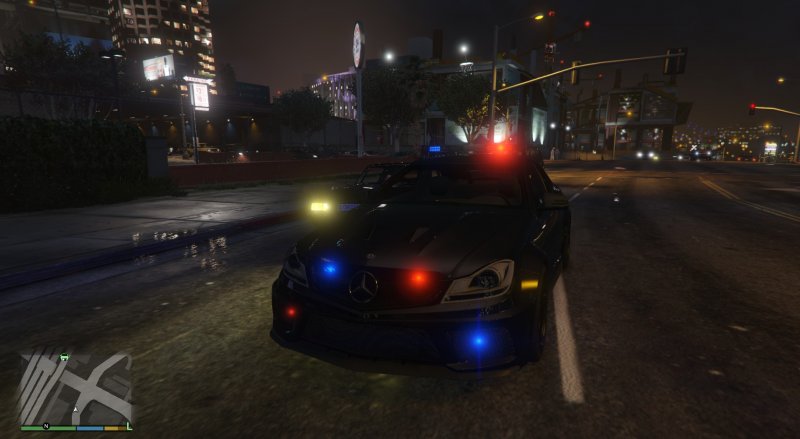Select the green car blip on minimap

pyautogui.click(x=66, y=356)
